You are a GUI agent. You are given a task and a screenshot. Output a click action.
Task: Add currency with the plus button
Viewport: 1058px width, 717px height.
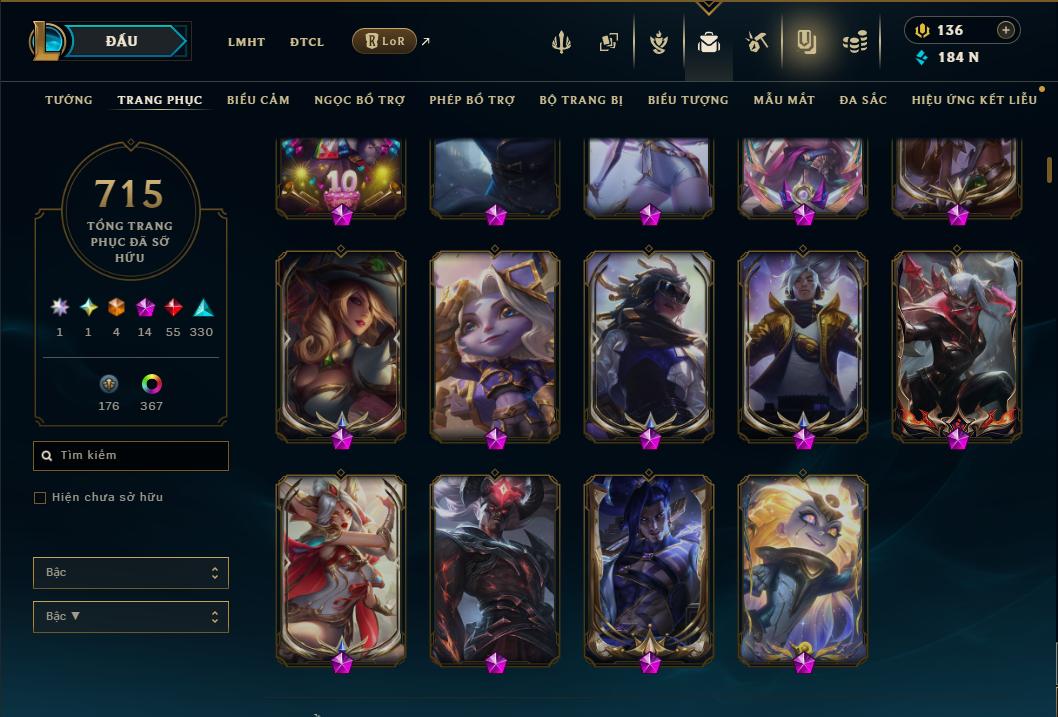[1006, 30]
